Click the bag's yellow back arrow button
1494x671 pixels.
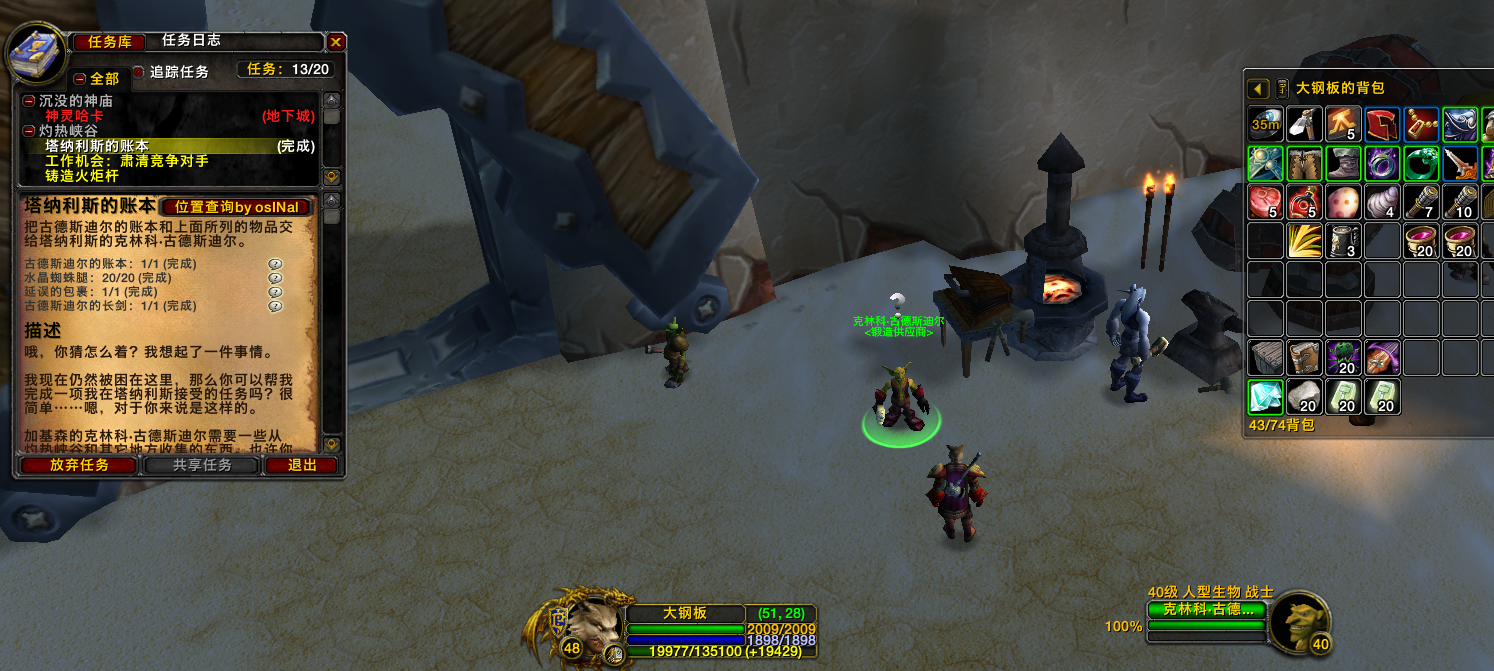[x=1258, y=89]
